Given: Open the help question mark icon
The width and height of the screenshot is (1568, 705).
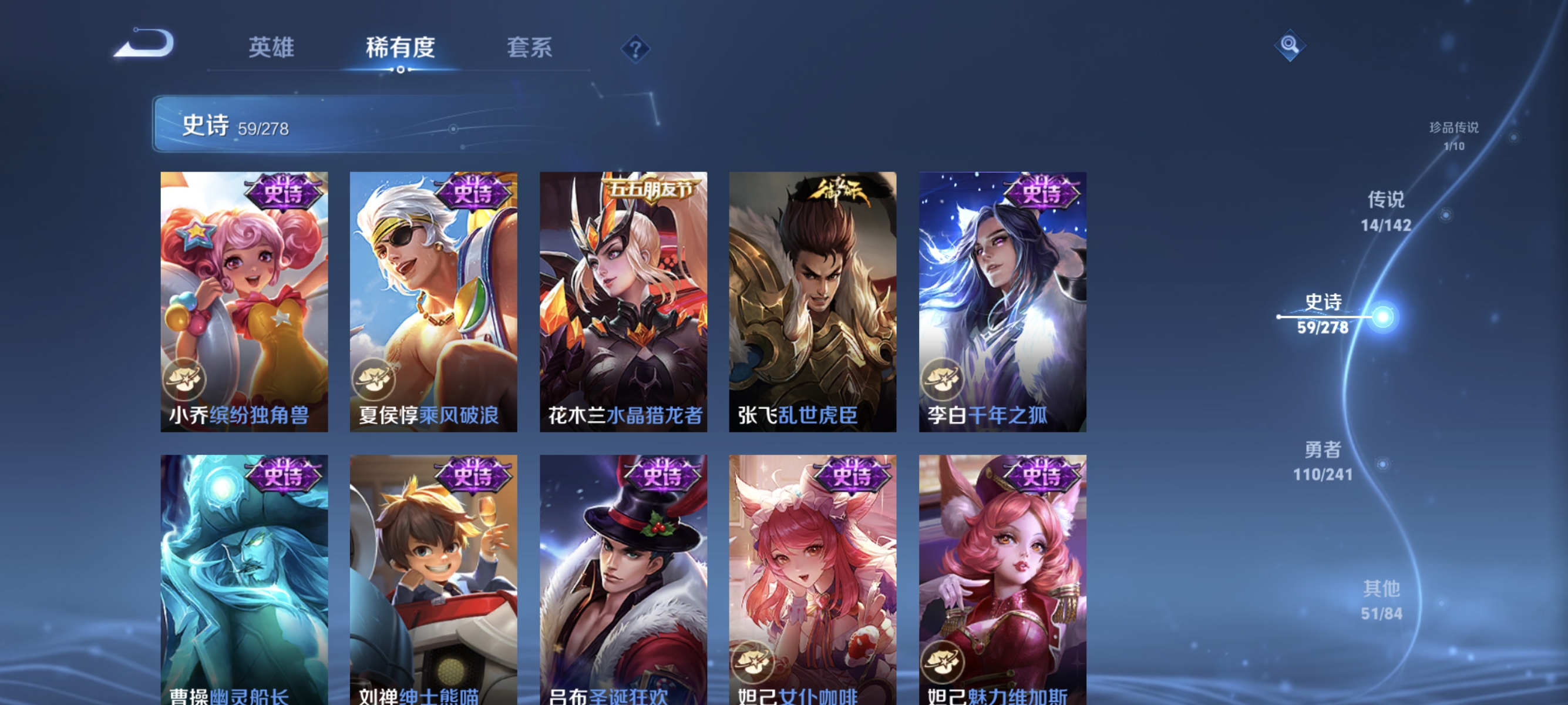Looking at the screenshot, I should tap(635, 49).
